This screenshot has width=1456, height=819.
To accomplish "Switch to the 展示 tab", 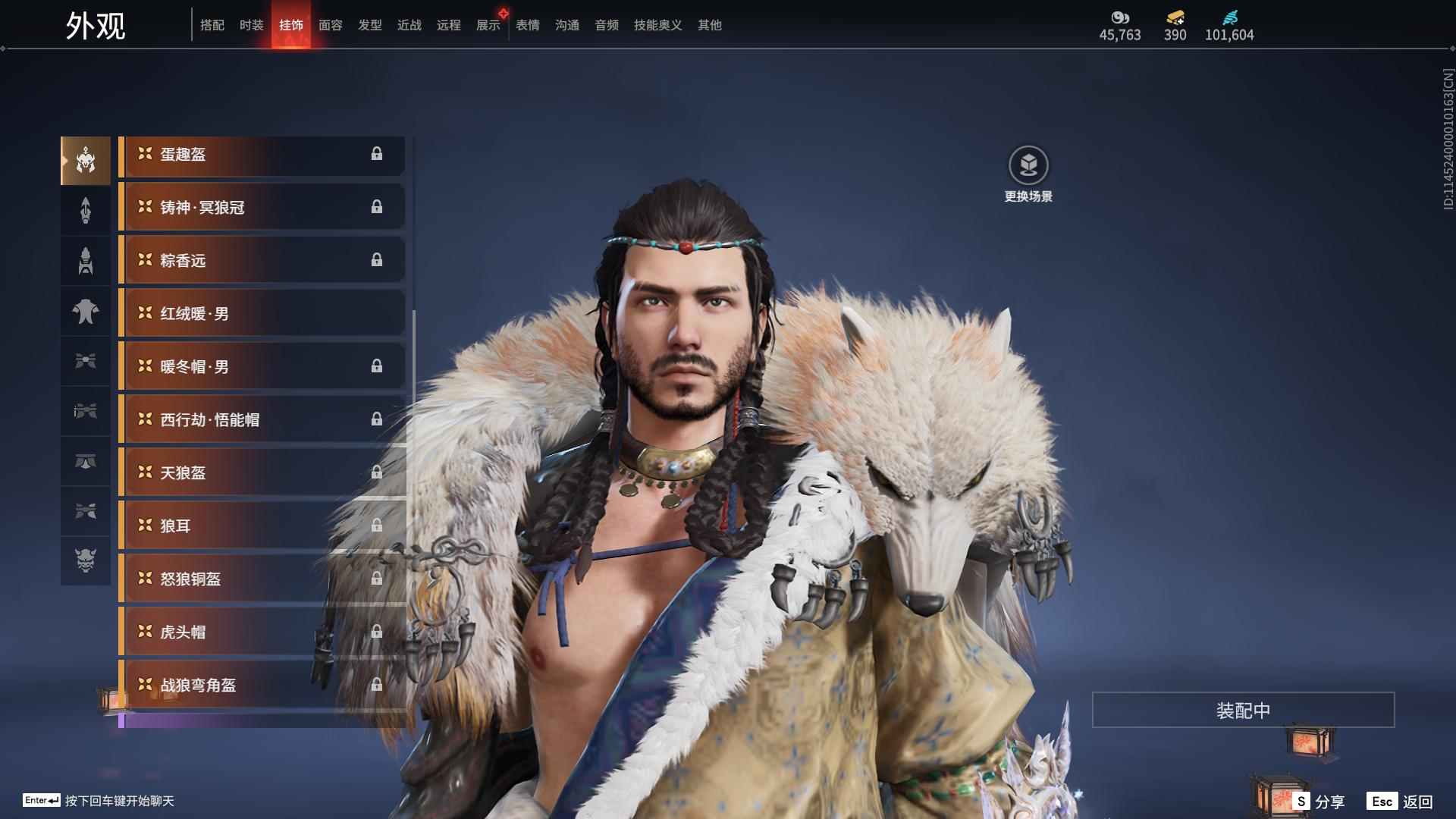I will click(488, 25).
